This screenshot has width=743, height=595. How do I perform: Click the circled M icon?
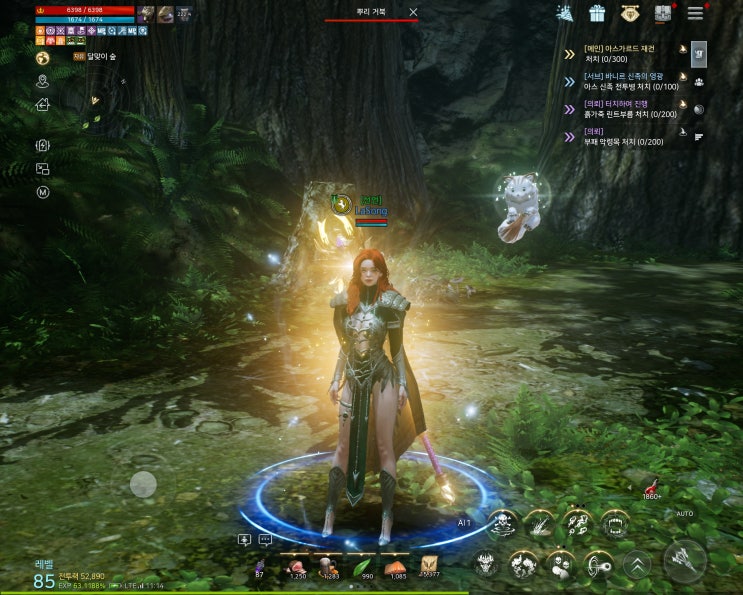(43, 192)
